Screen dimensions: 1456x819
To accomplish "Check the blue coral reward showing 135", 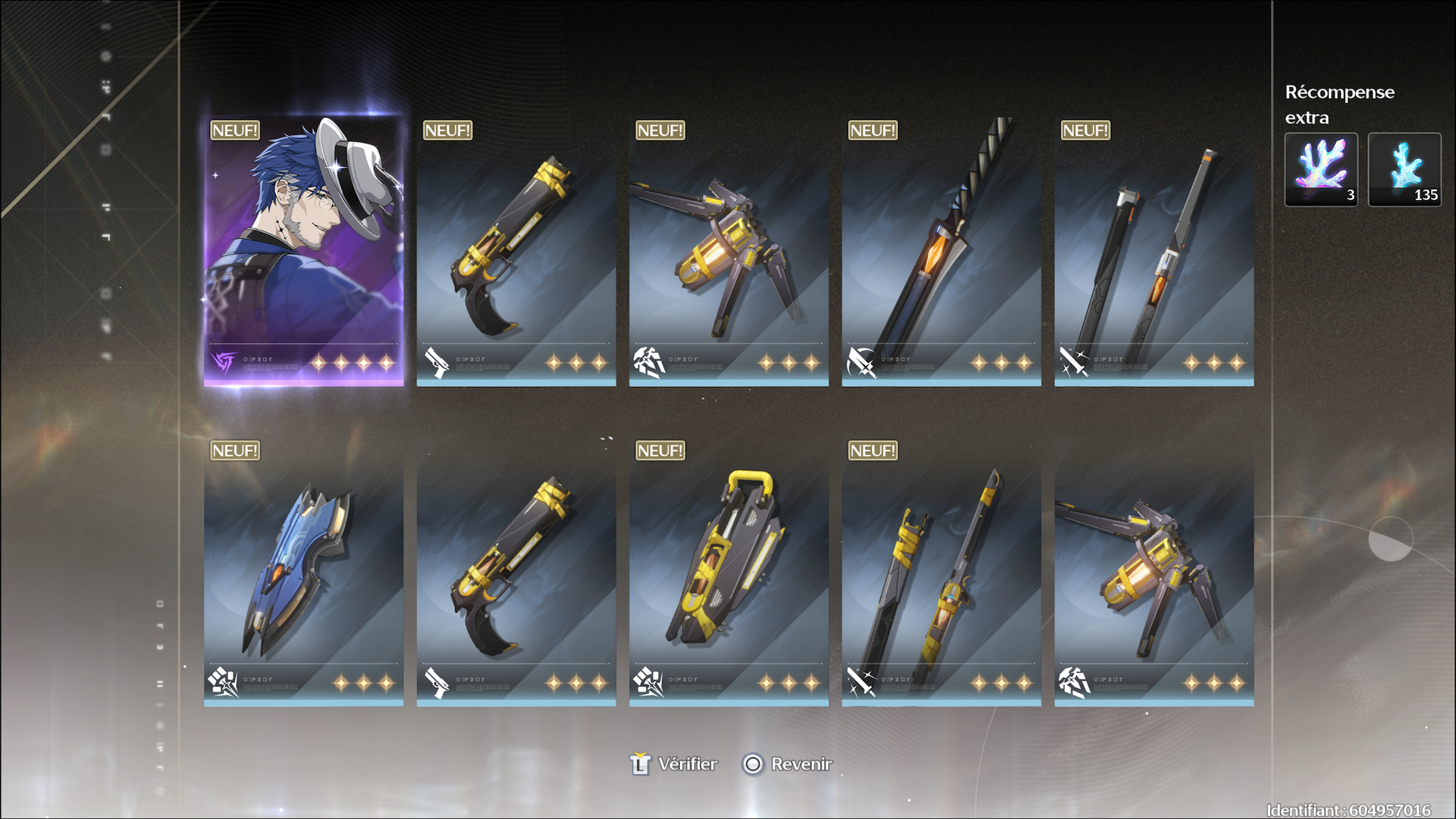I will coord(1404,169).
